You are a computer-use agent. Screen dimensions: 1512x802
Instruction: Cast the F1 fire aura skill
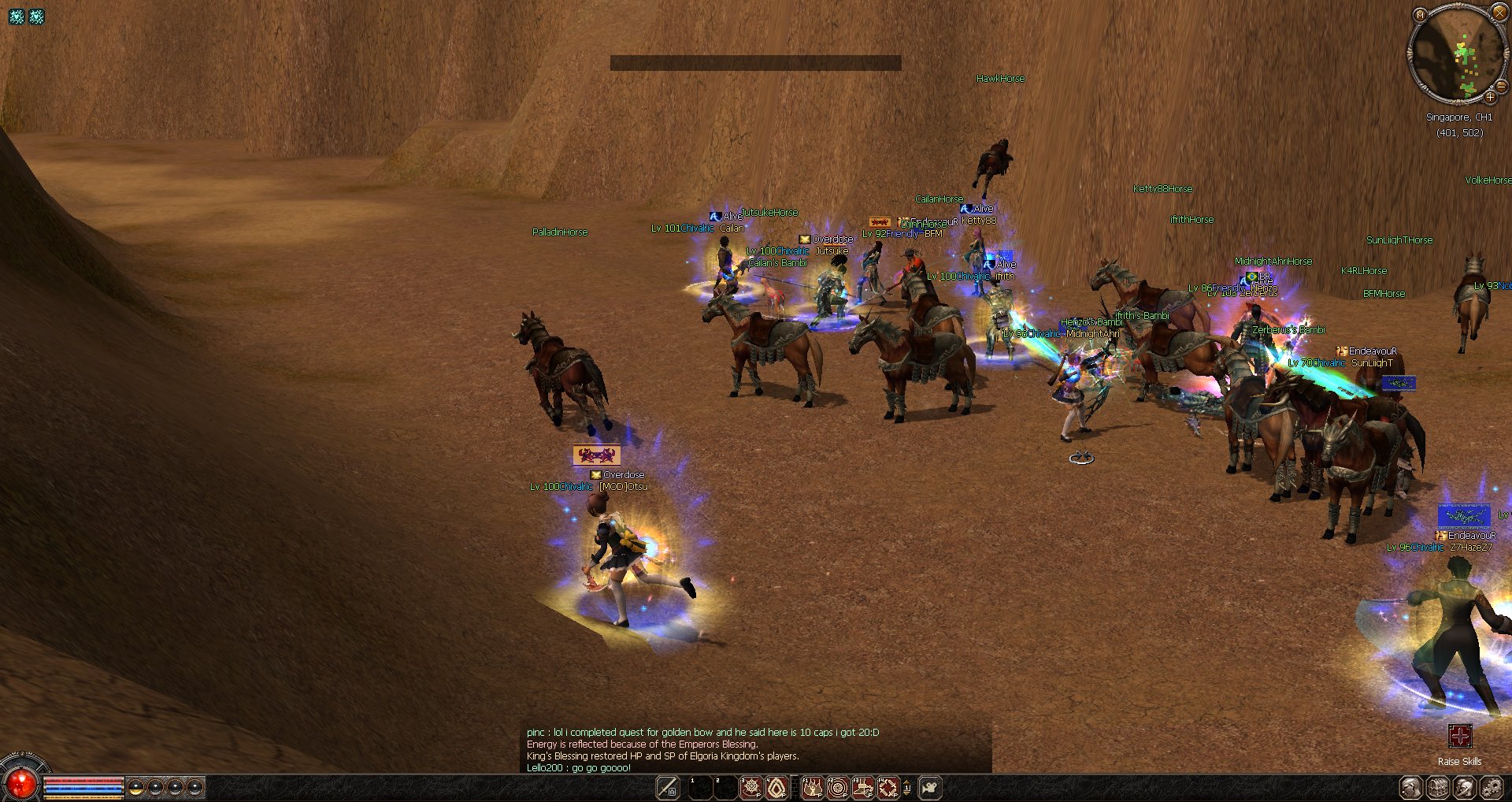pos(812,787)
